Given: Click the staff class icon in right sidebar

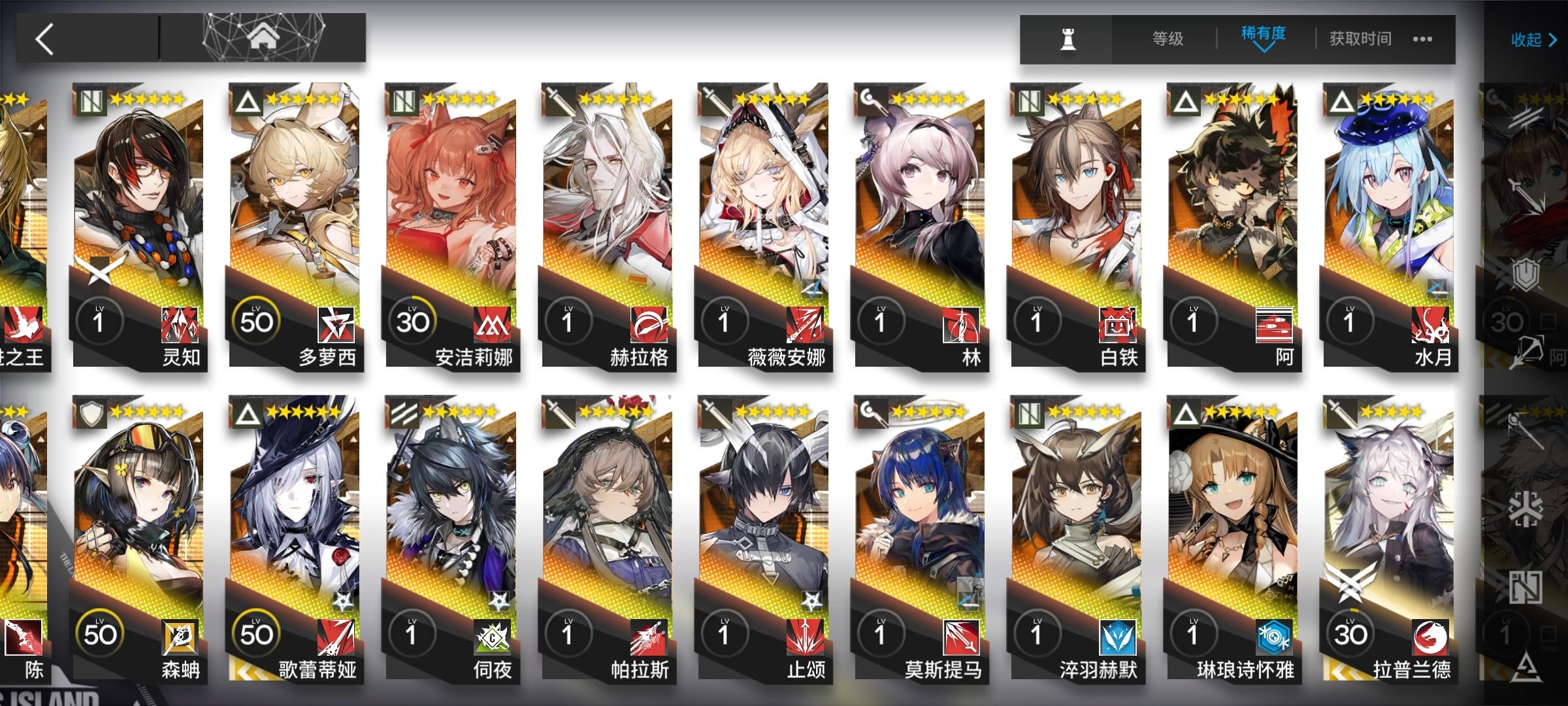Looking at the screenshot, I should point(1523,426).
